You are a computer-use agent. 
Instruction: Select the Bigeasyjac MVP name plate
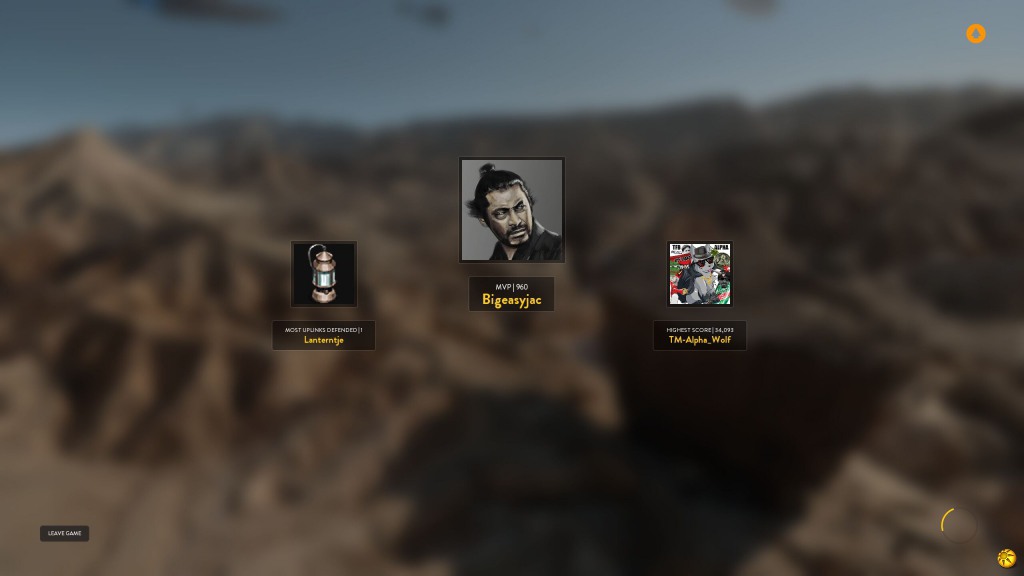(511, 294)
